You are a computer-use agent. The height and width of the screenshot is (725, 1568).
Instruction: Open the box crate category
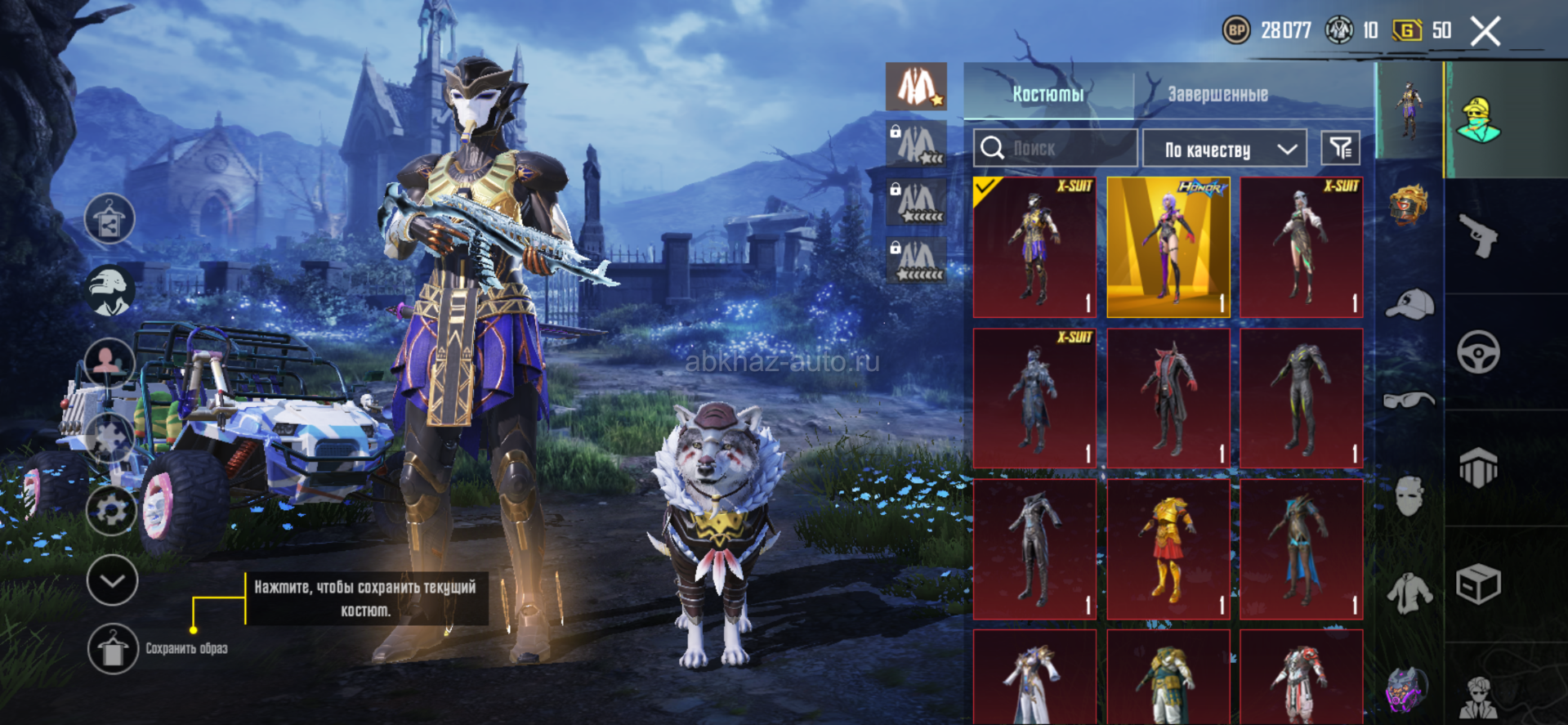1479,584
